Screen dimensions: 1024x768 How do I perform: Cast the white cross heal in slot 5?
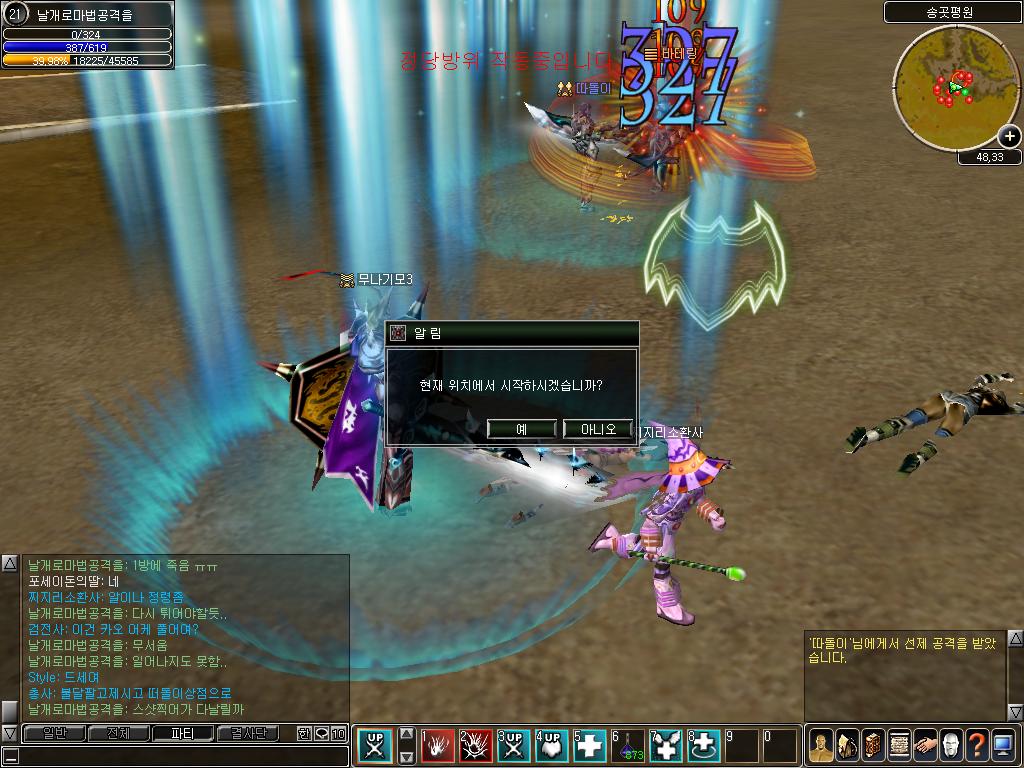click(x=590, y=746)
